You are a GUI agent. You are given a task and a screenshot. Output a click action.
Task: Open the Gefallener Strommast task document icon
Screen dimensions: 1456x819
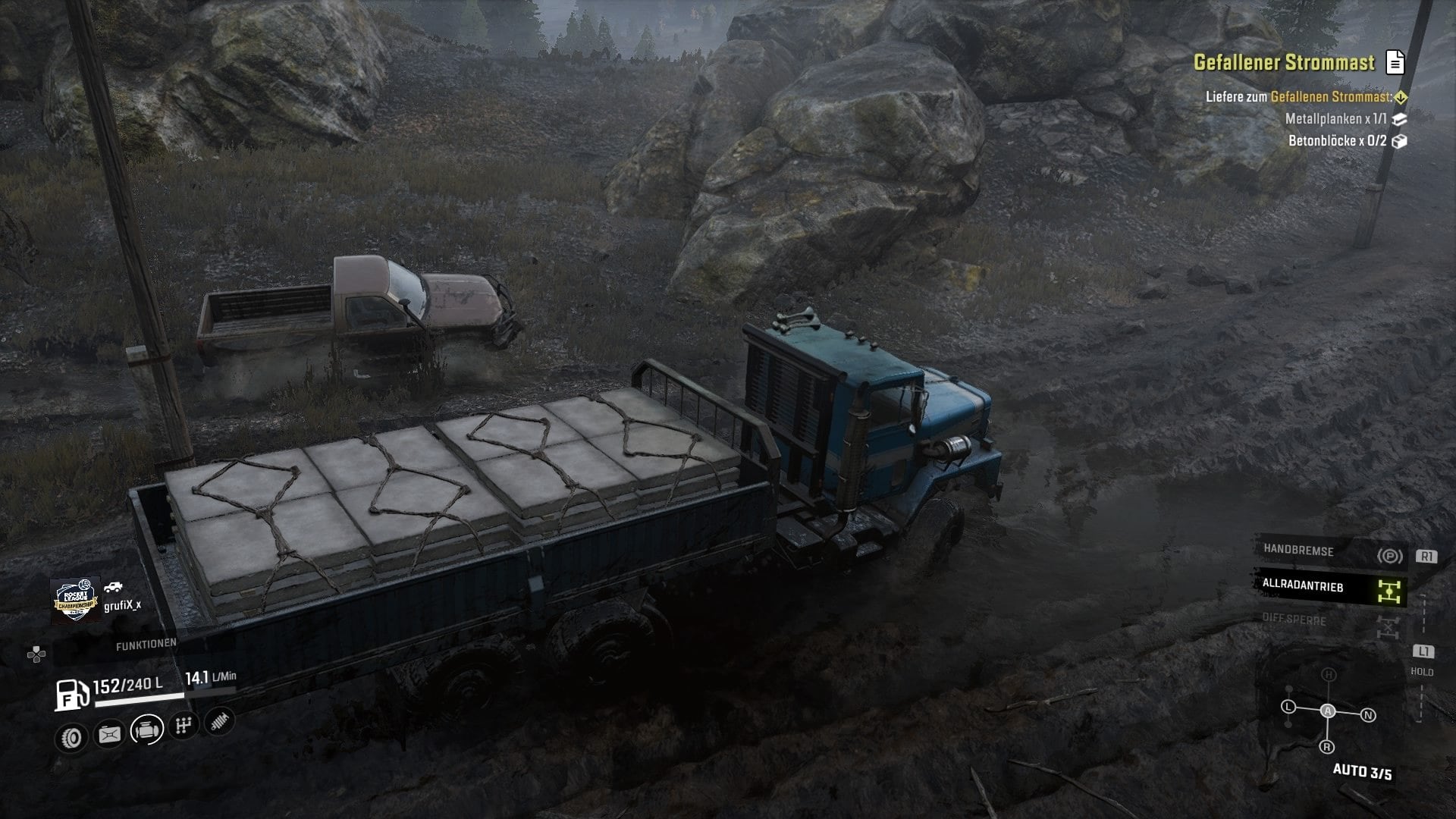pyautogui.click(x=1395, y=62)
